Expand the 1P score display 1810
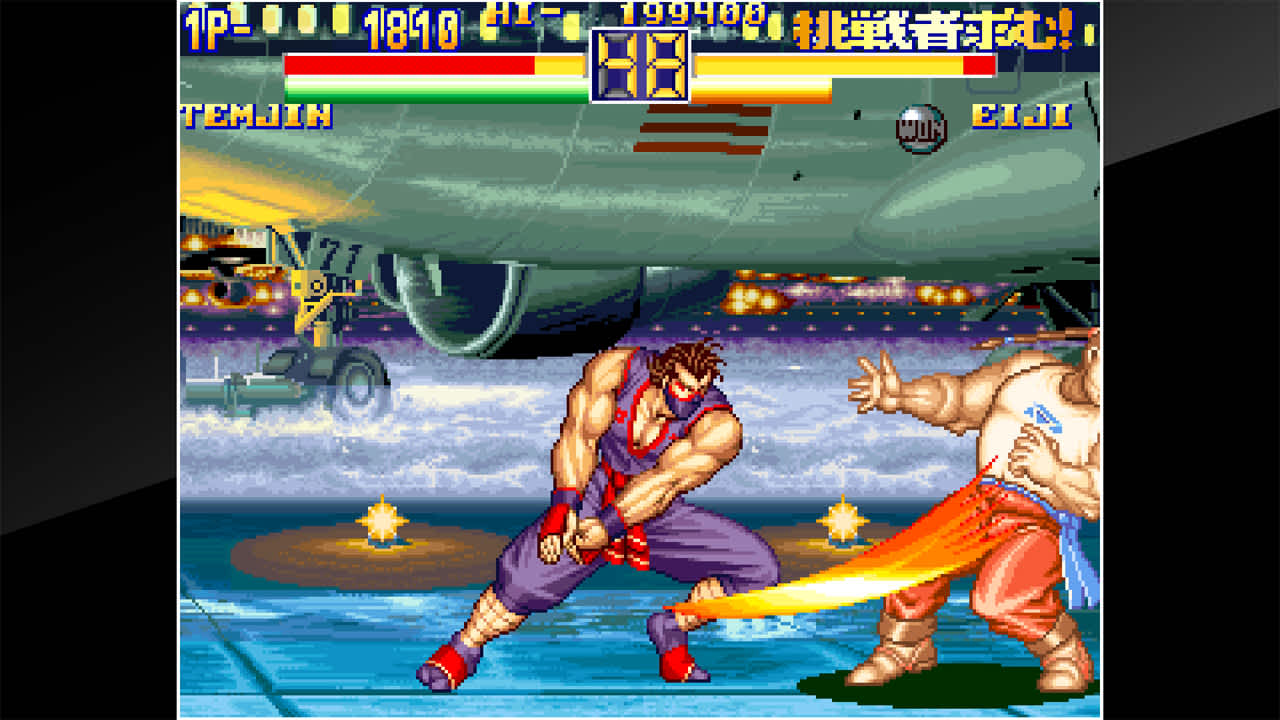This screenshot has height=720, width=1280. (x=412, y=24)
